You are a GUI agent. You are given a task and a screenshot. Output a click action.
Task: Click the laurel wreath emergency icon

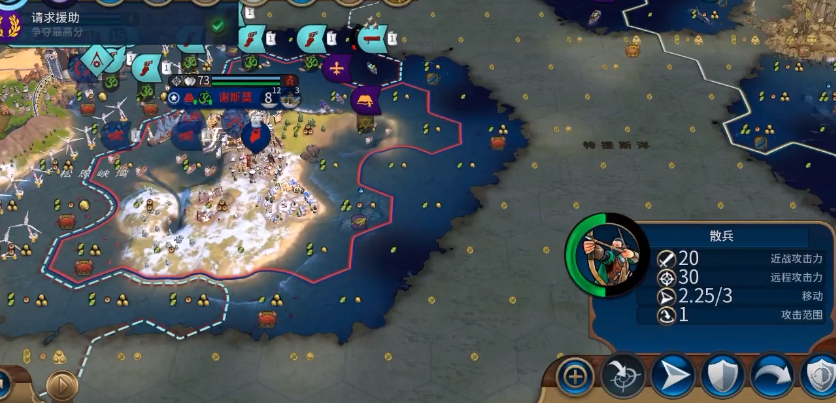pyautogui.click(x=12, y=22)
